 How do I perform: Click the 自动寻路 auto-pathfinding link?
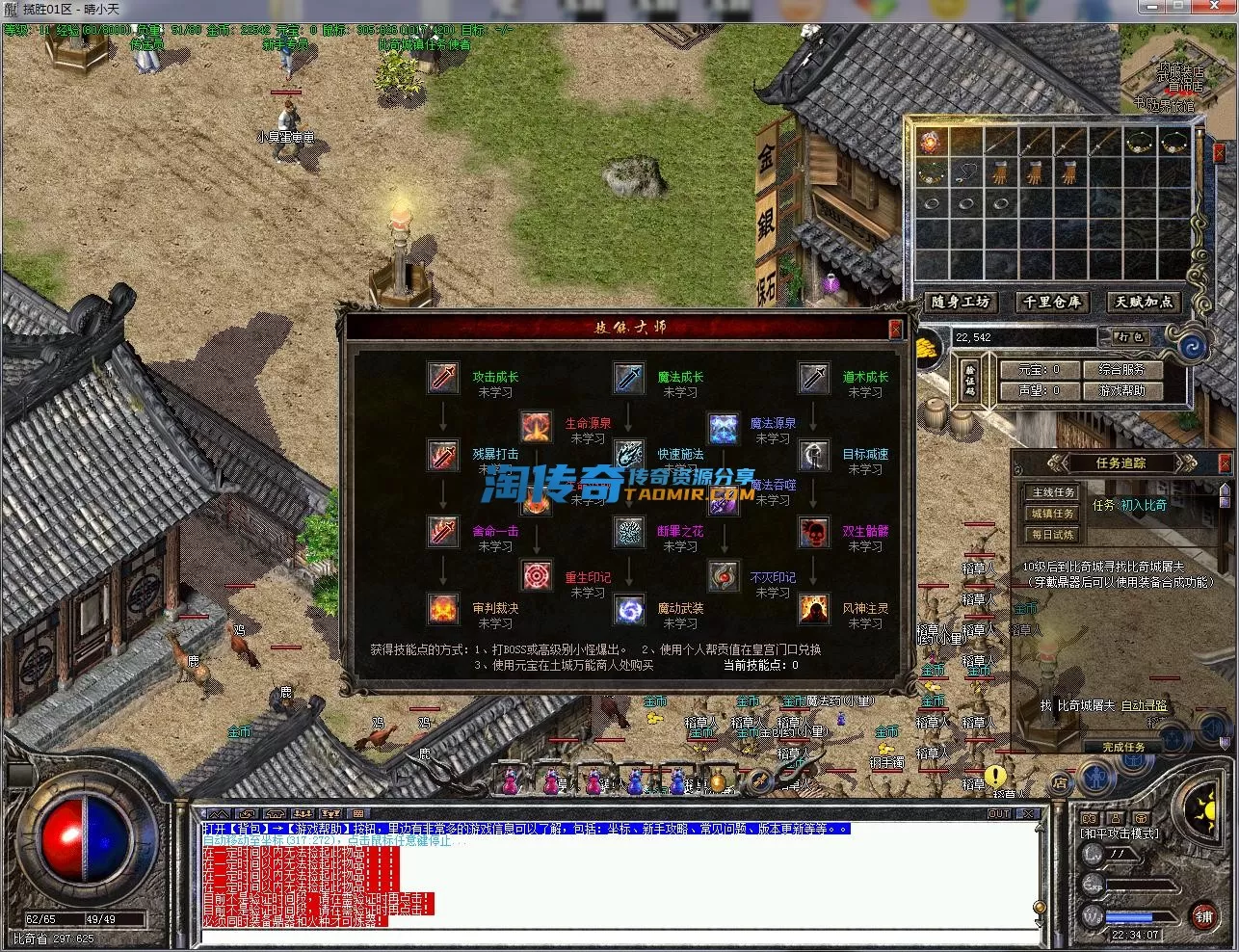[x=1145, y=706]
